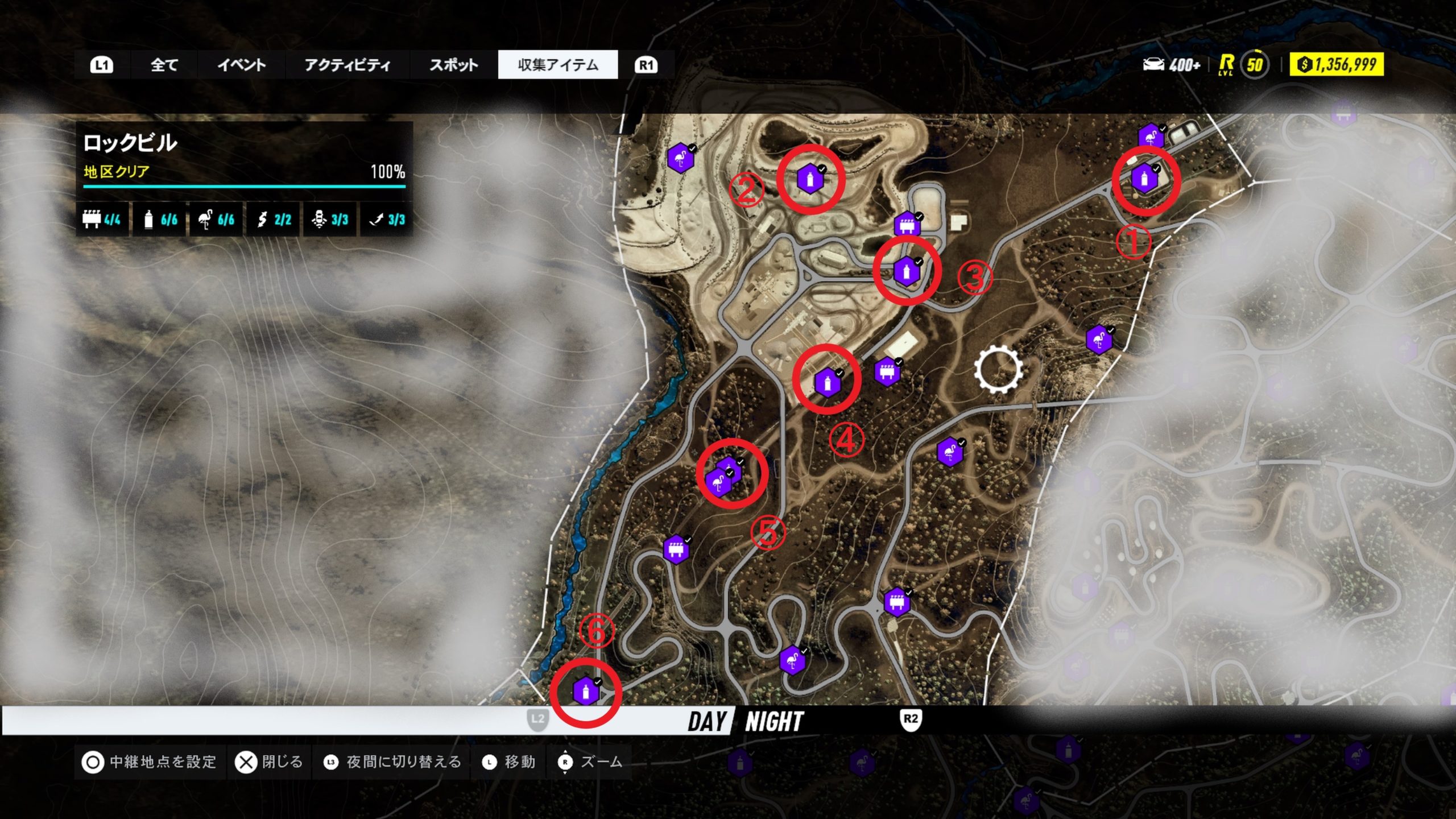Screen dimensions: 1456x819
Task: Select the billboard marker beside circle ④
Action: 887,373
